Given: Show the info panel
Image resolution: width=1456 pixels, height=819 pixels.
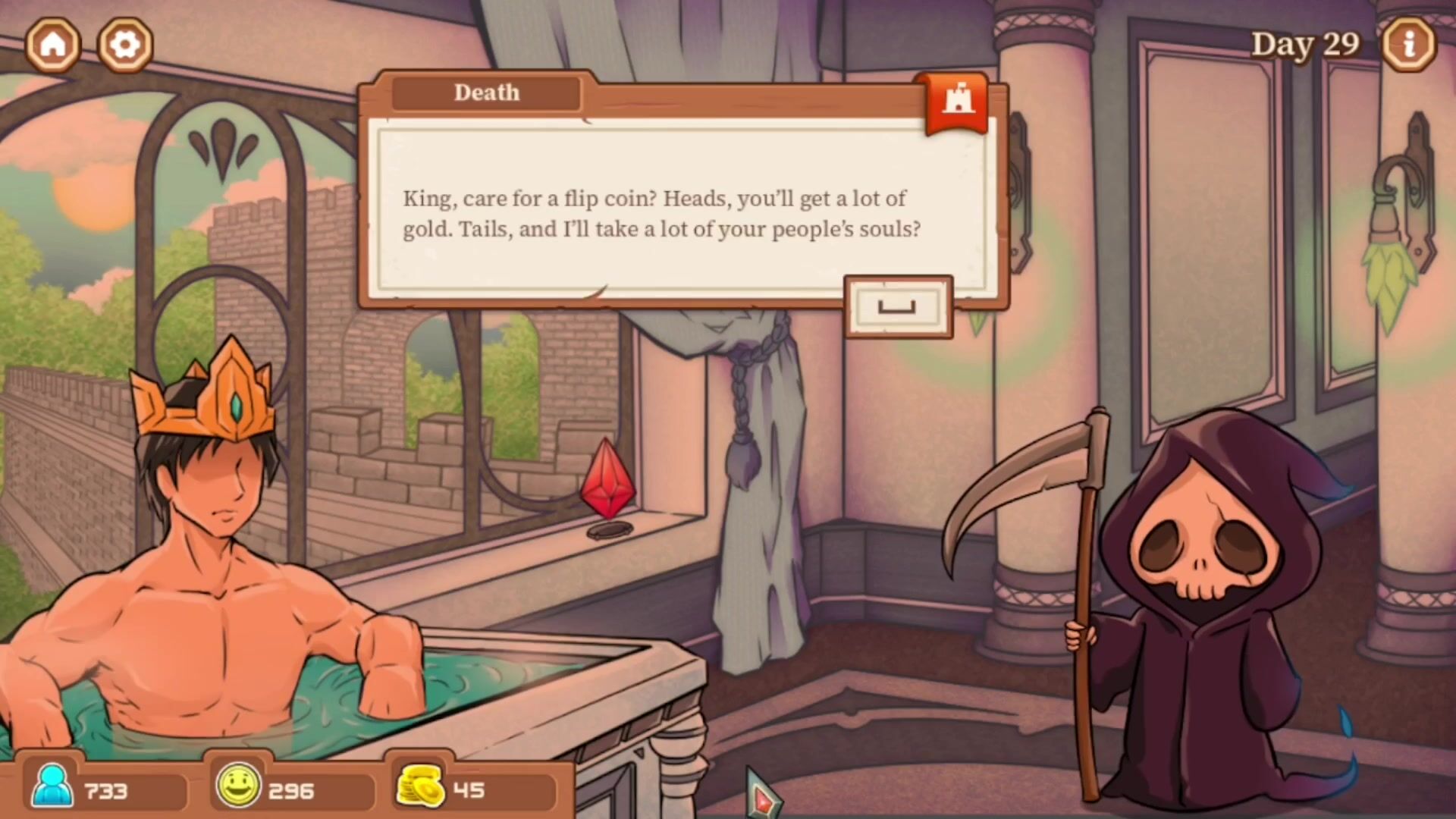Looking at the screenshot, I should click(1408, 45).
